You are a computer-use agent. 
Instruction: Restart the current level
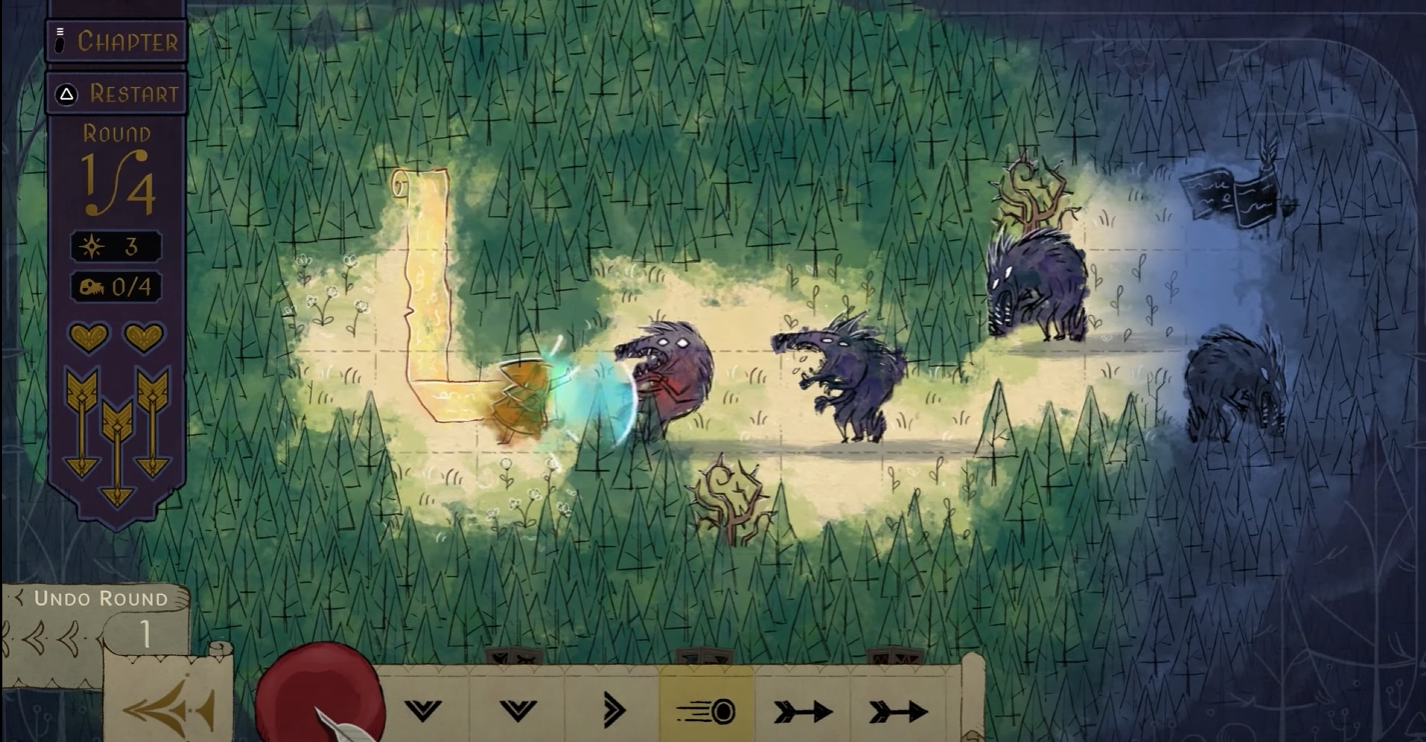point(116,94)
